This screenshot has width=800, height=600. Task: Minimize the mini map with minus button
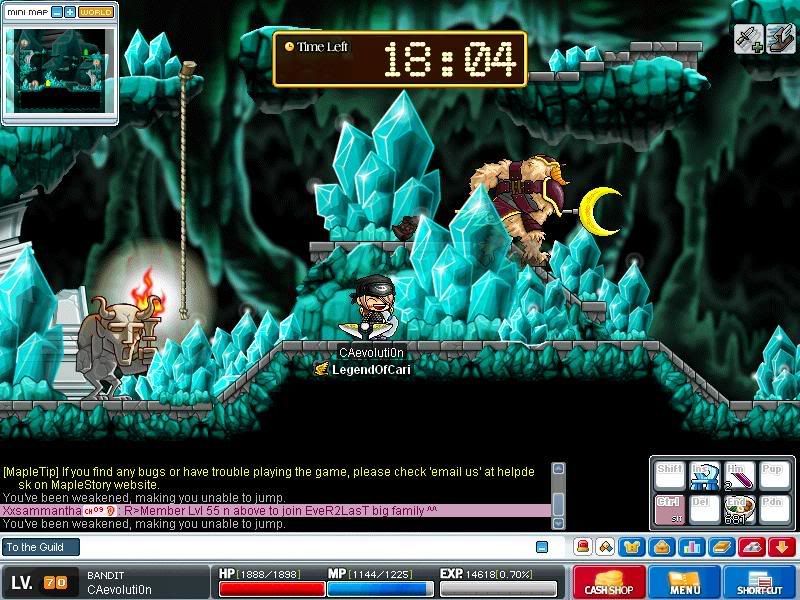[56, 12]
